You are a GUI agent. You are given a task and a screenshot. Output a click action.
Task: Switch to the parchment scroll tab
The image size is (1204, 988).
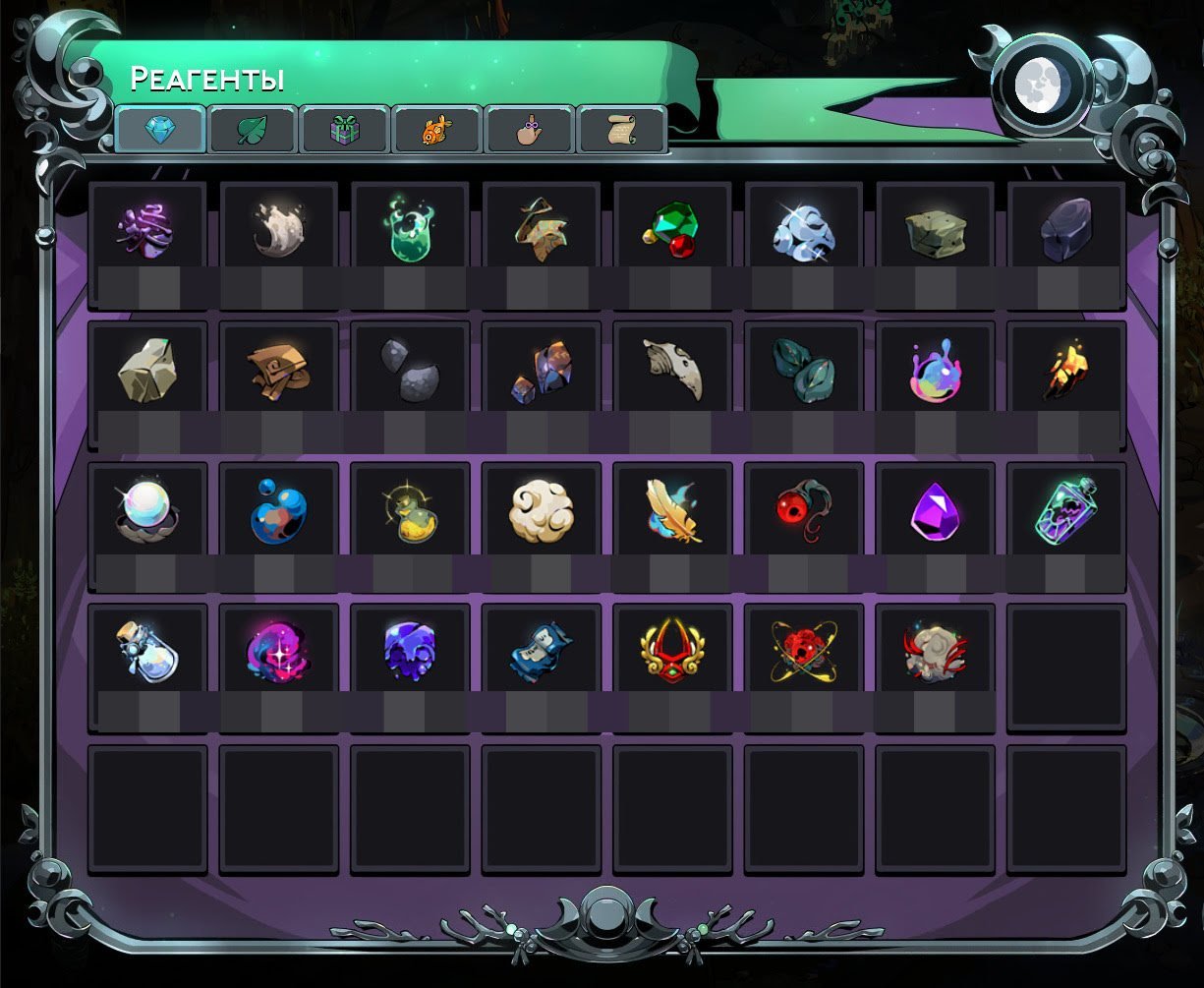point(622,129)
